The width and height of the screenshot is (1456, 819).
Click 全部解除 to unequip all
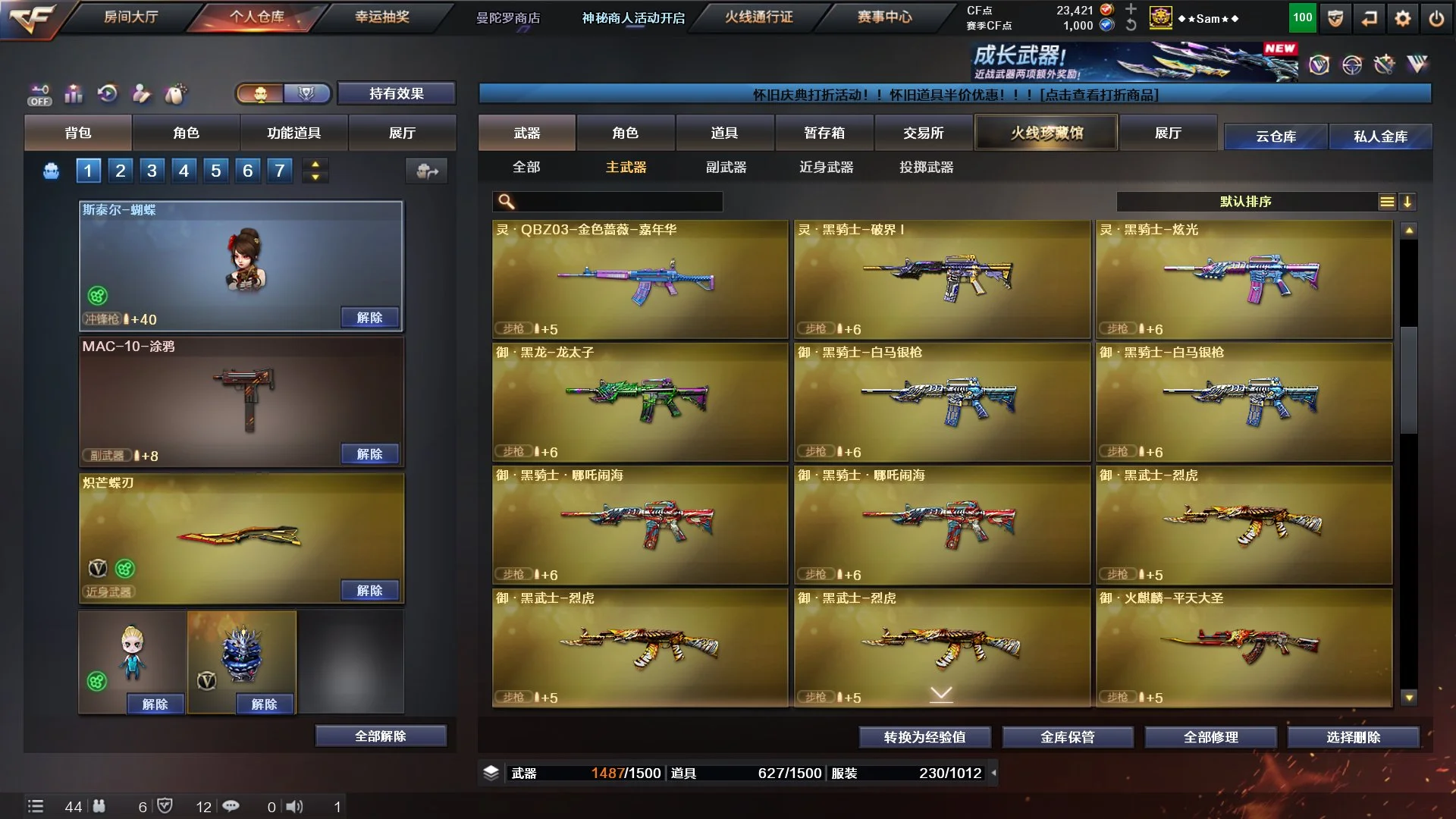[x=381, y=736]
